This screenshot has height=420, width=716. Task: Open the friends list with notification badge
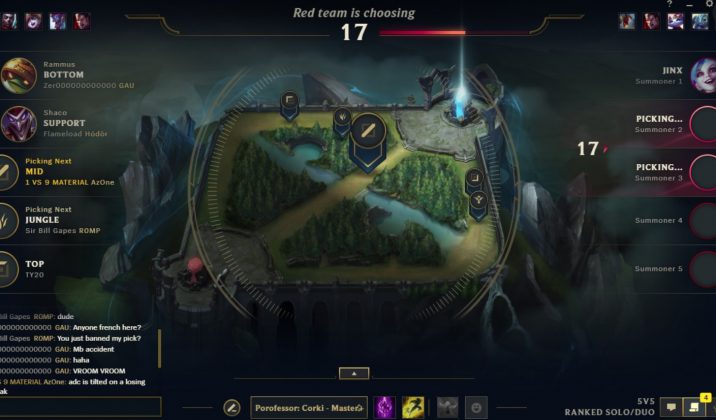tap(693, 407)
